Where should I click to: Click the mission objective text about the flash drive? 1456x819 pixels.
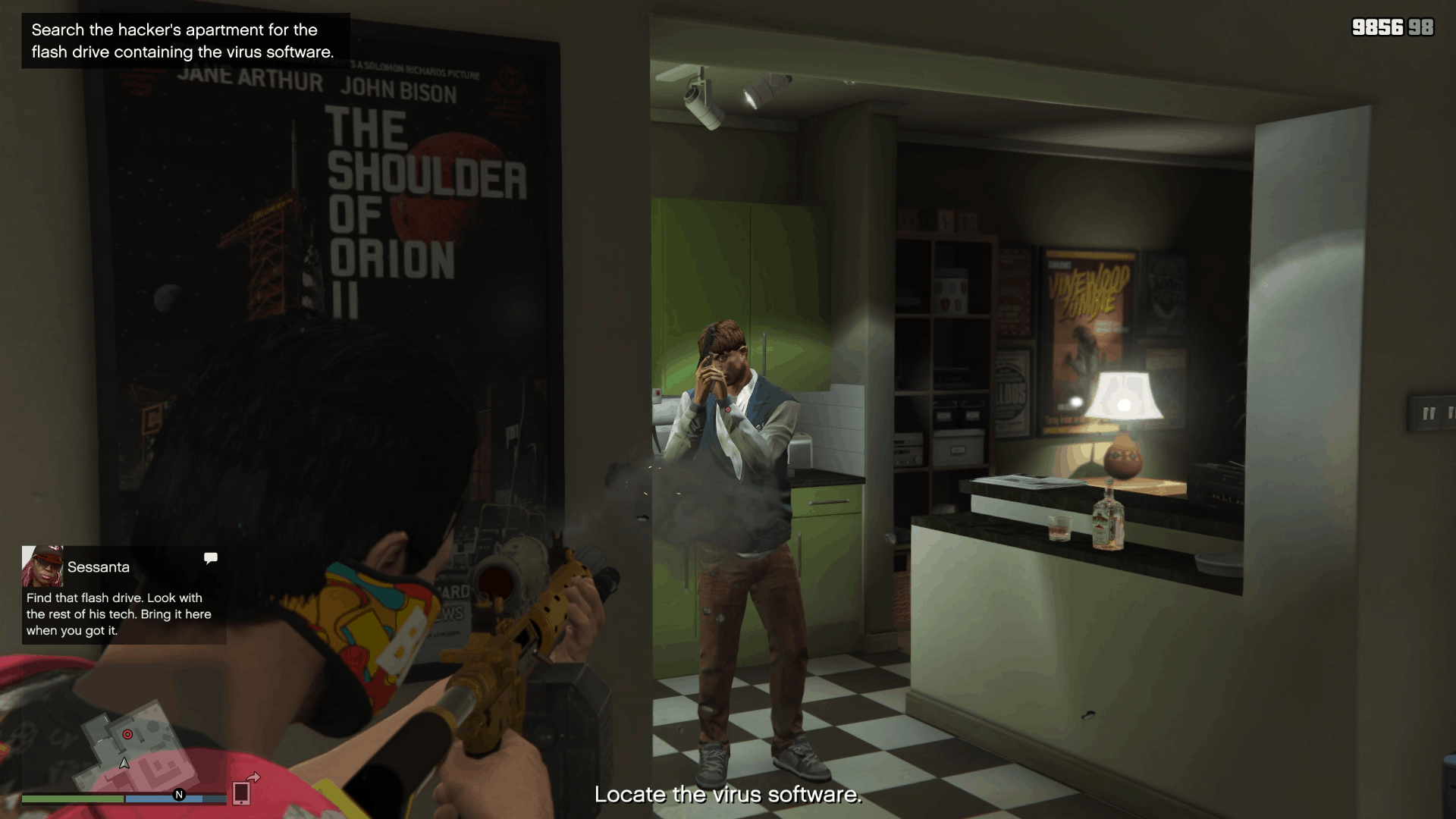point(182,41)
